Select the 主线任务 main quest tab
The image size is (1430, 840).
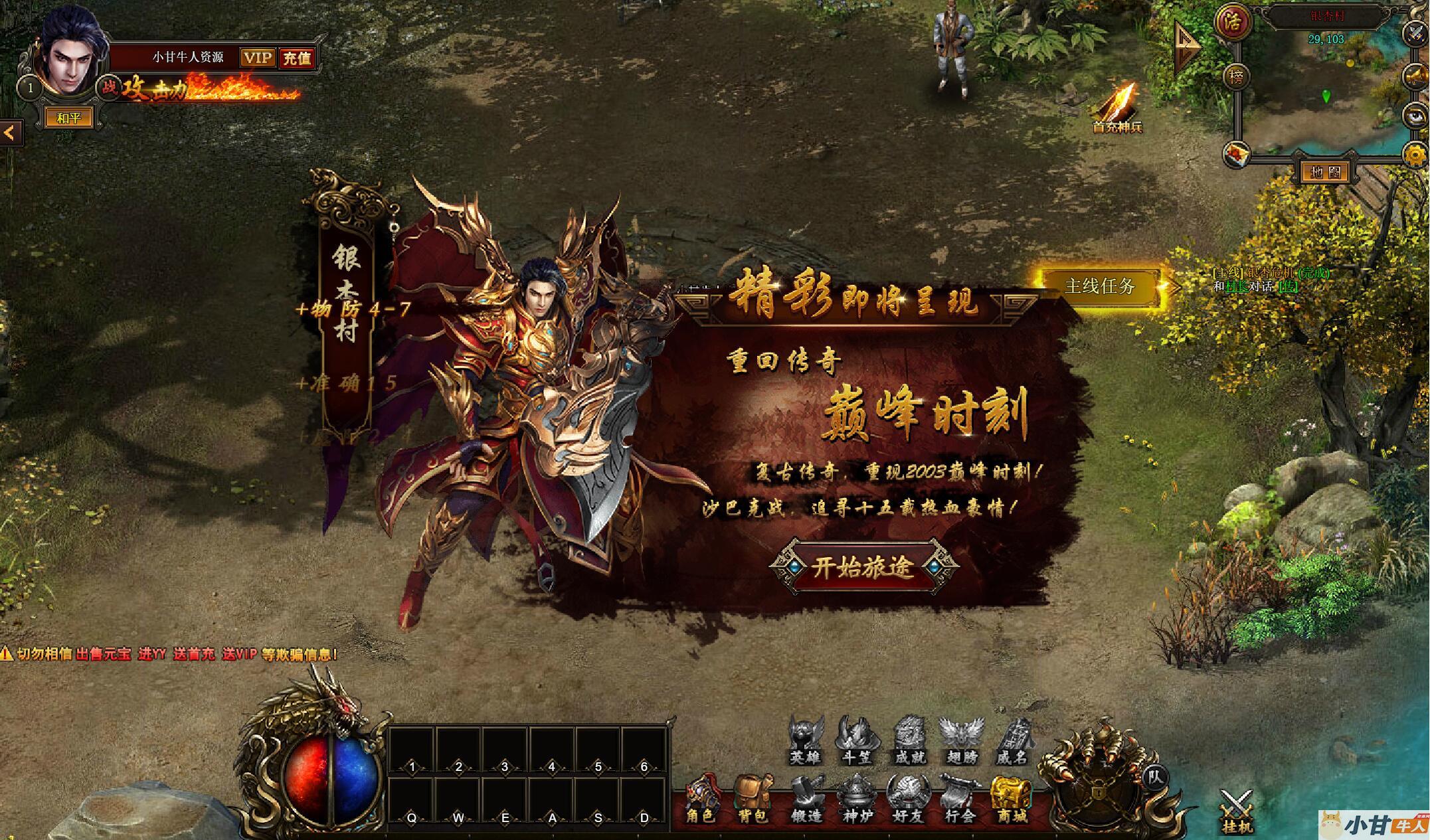click(1099, 286)
